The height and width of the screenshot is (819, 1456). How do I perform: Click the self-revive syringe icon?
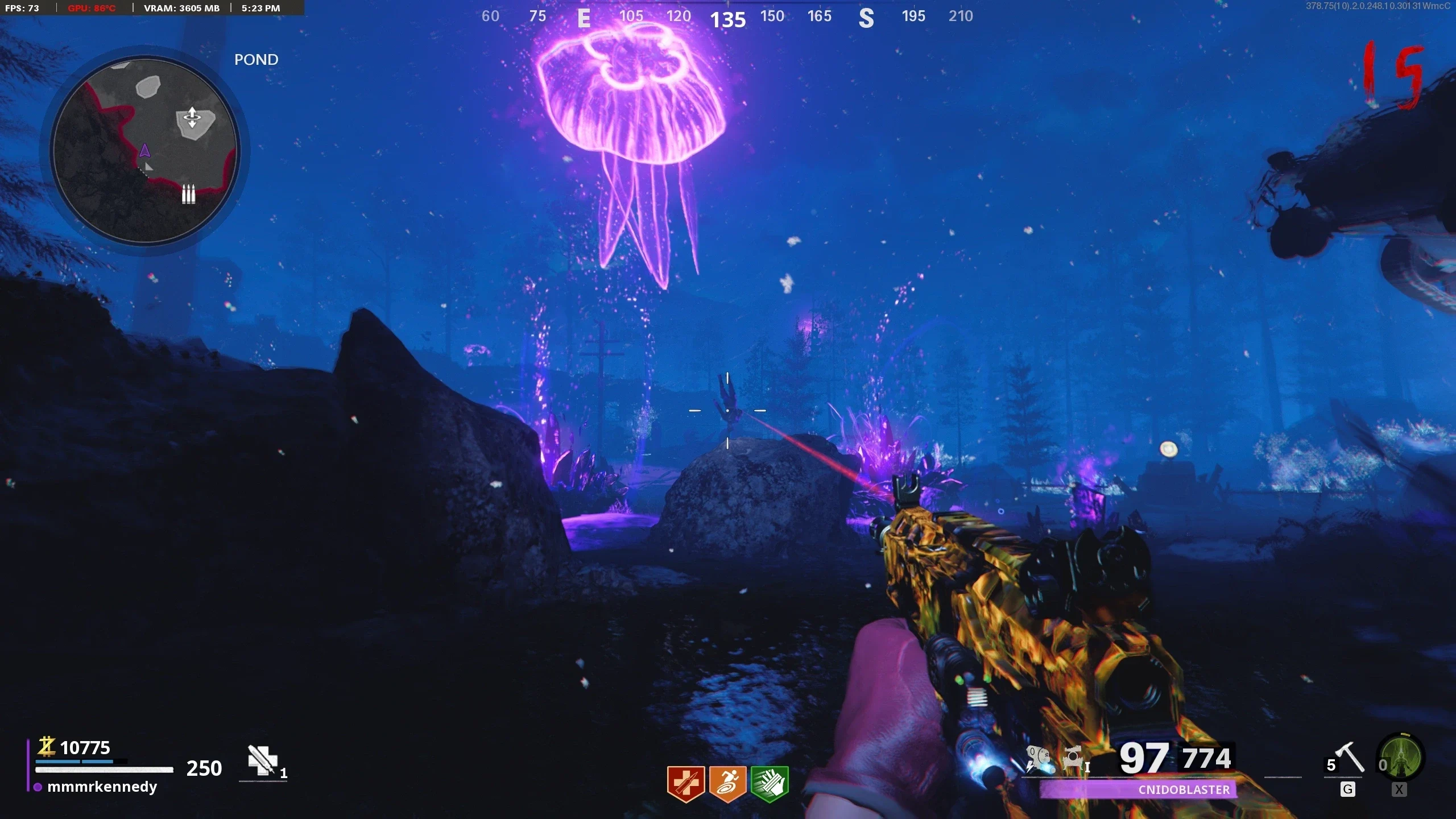click(263, 760)
